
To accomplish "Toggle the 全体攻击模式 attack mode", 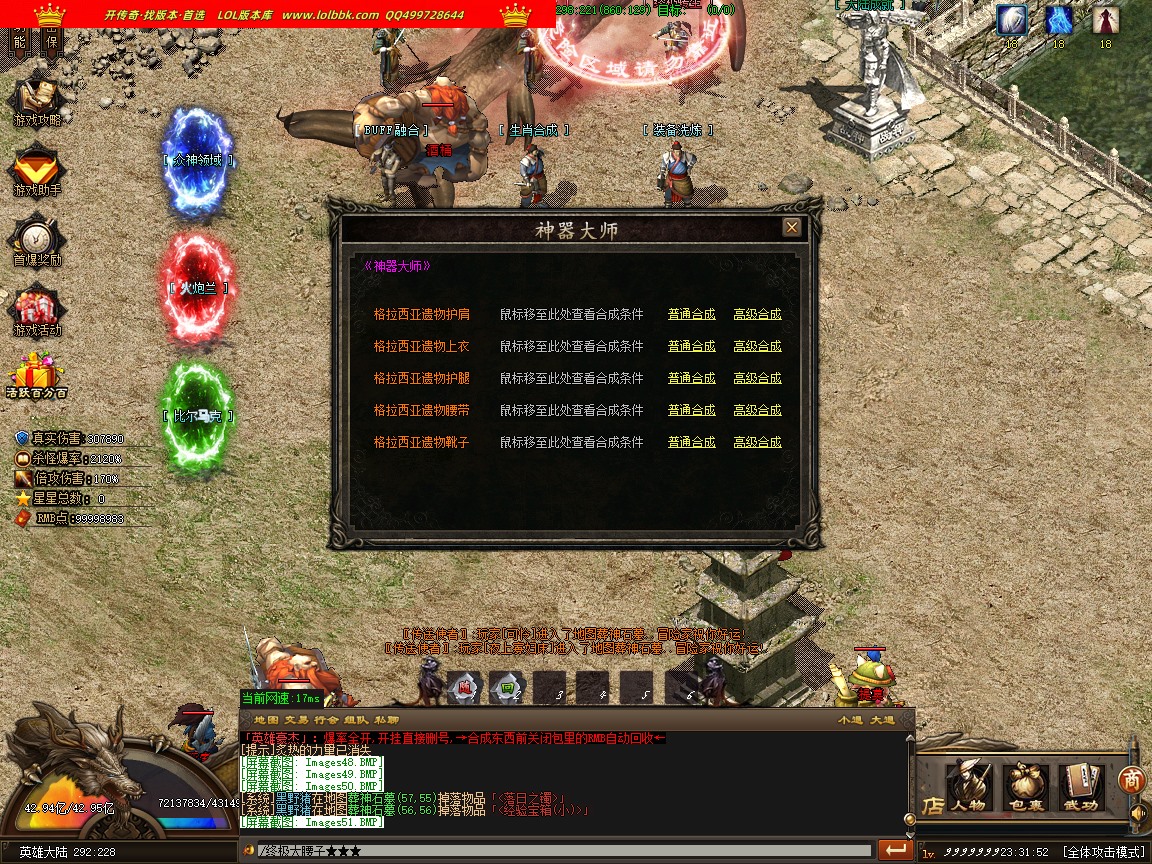I will pyautogui.click(x=1104, y=852).
